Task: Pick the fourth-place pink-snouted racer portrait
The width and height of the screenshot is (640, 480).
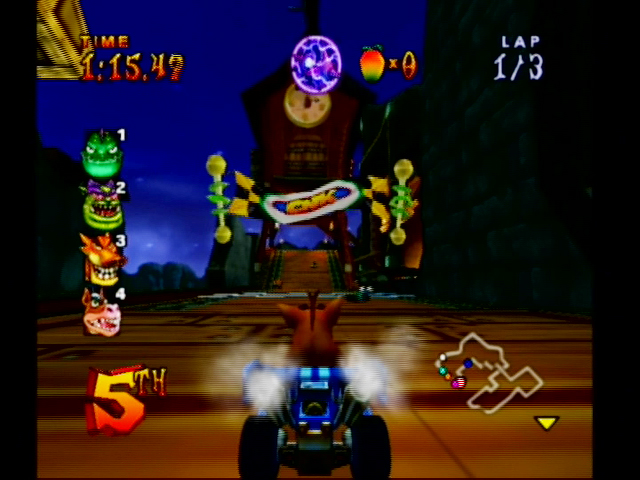Action: click(102, 313)
